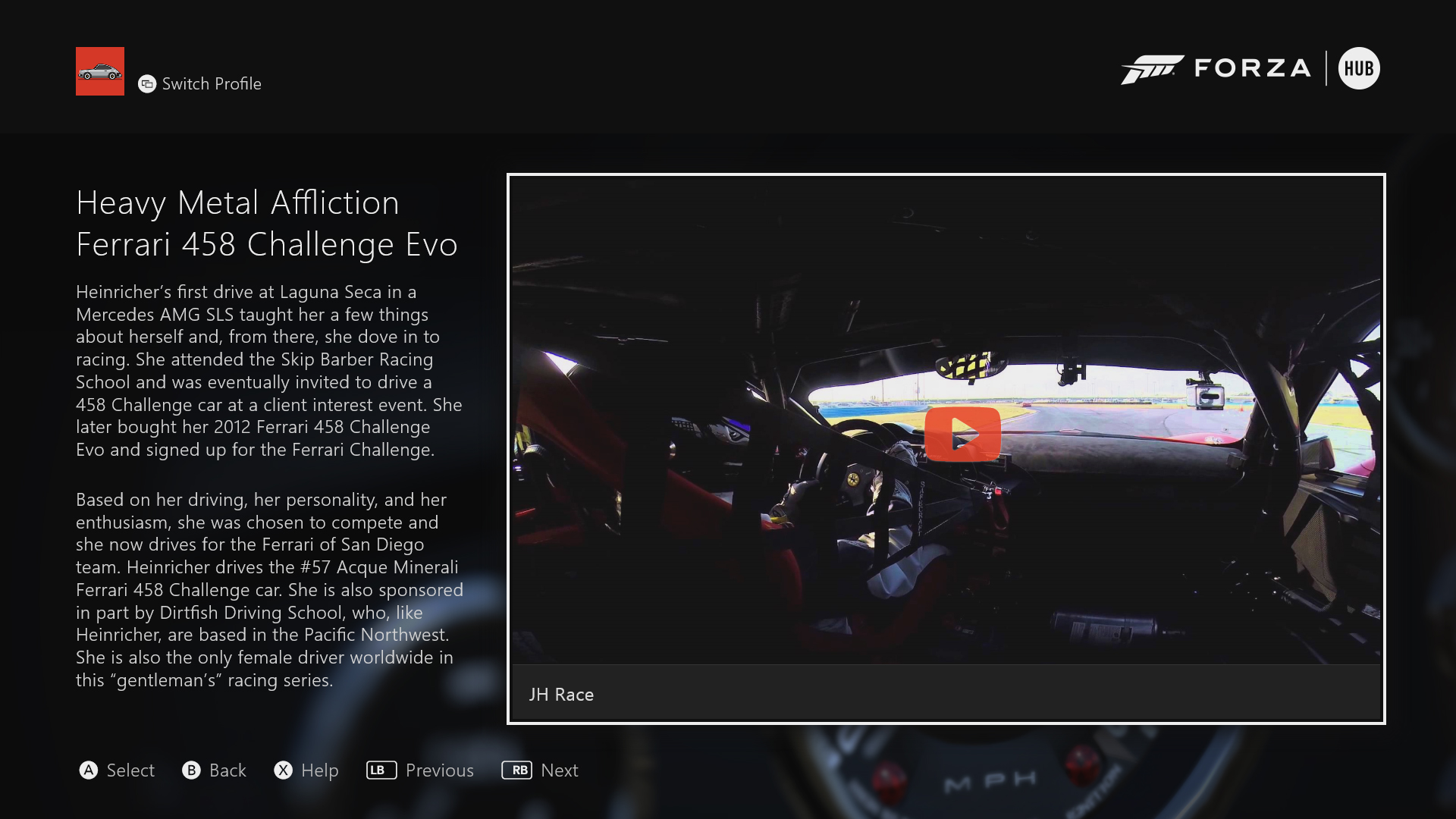The height and width of the screenshot is (819, 1456).
Task: Choose Switch Profile
Action: pos(200,84)
